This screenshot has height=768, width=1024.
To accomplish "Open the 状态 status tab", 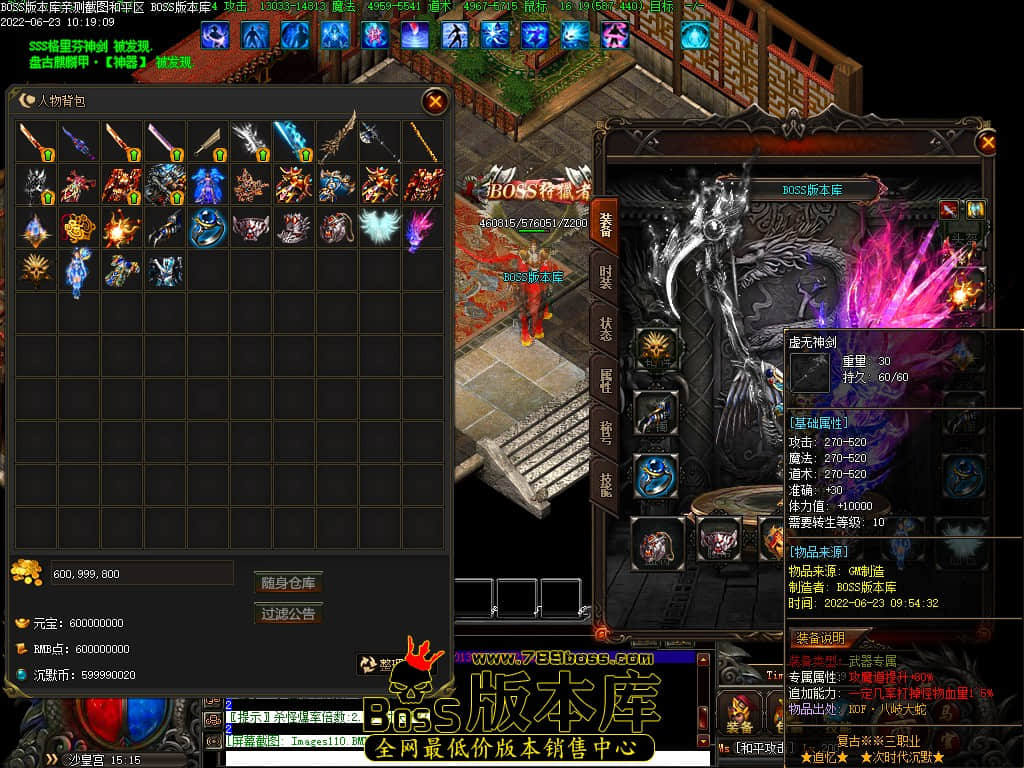I will coord(605,330).
